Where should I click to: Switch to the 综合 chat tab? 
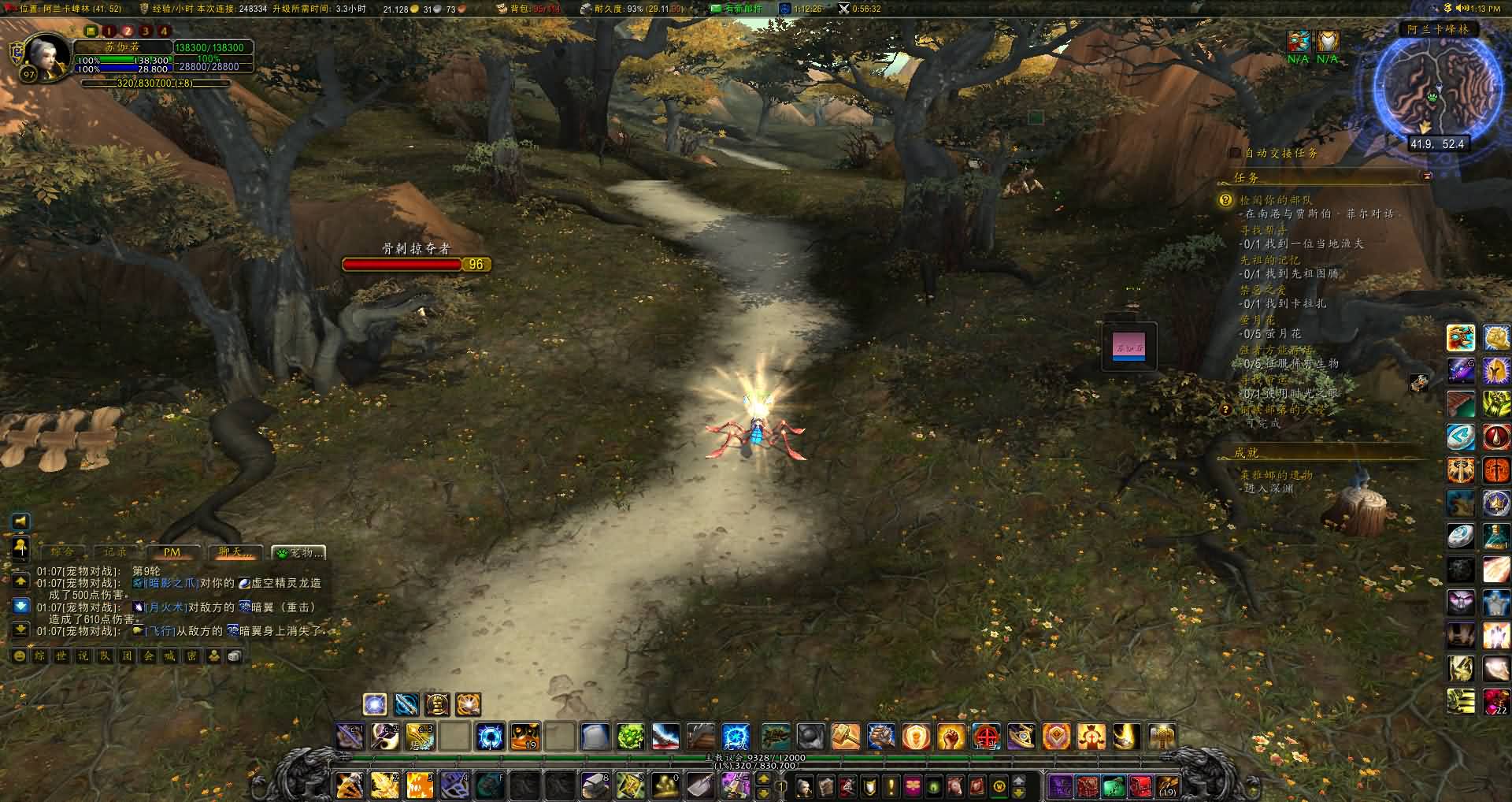tap(62, 552)
